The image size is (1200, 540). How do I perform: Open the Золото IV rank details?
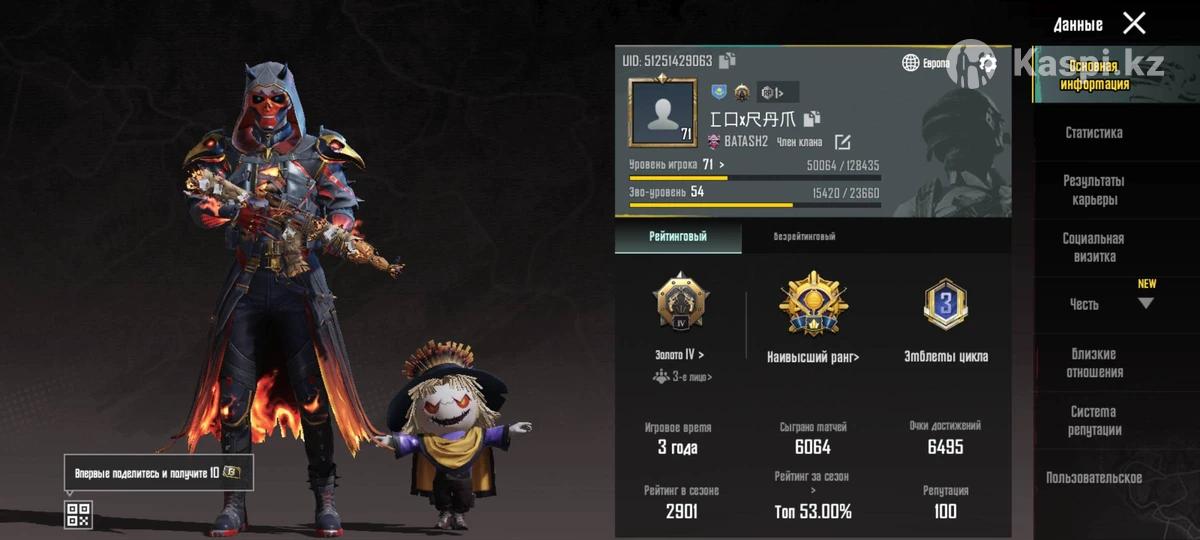point(679,354)
